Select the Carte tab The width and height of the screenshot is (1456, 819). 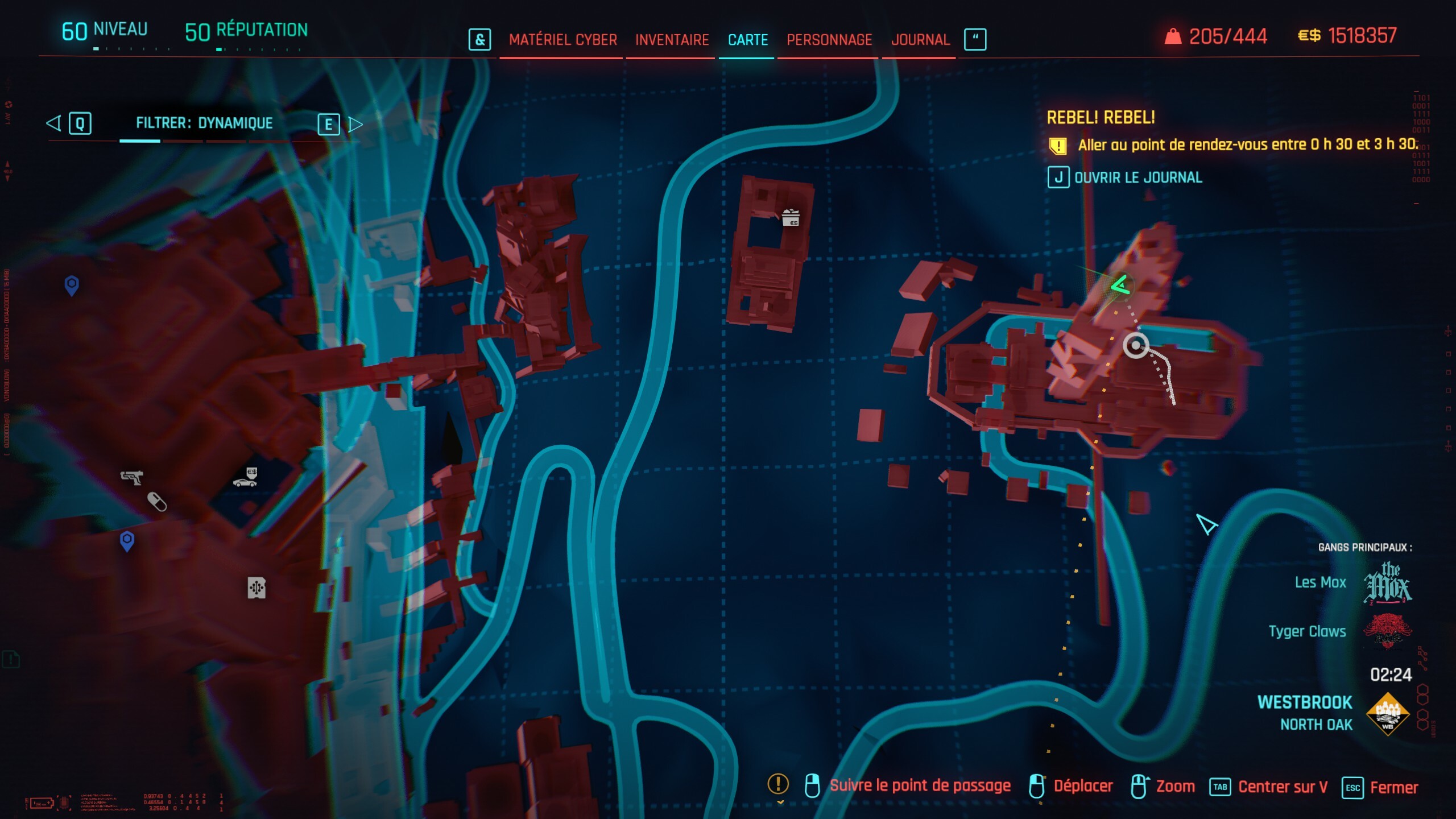747,40
